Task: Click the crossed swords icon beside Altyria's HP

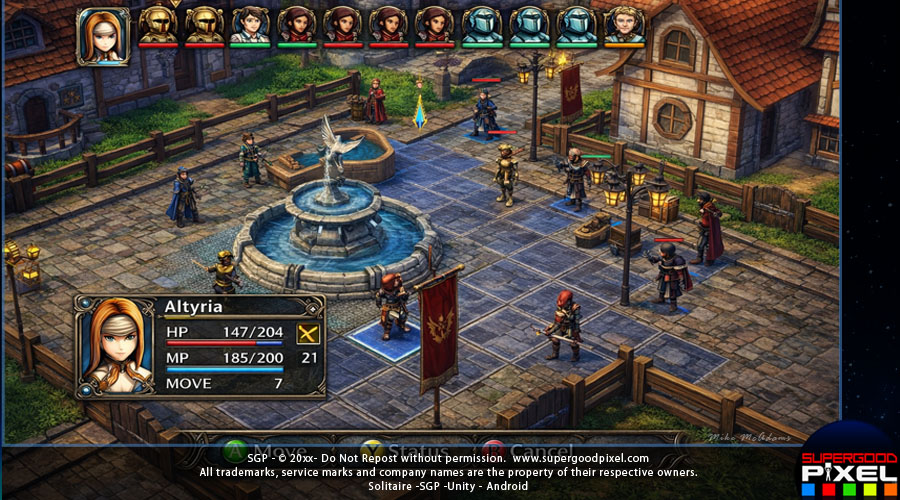Action: 308,334
